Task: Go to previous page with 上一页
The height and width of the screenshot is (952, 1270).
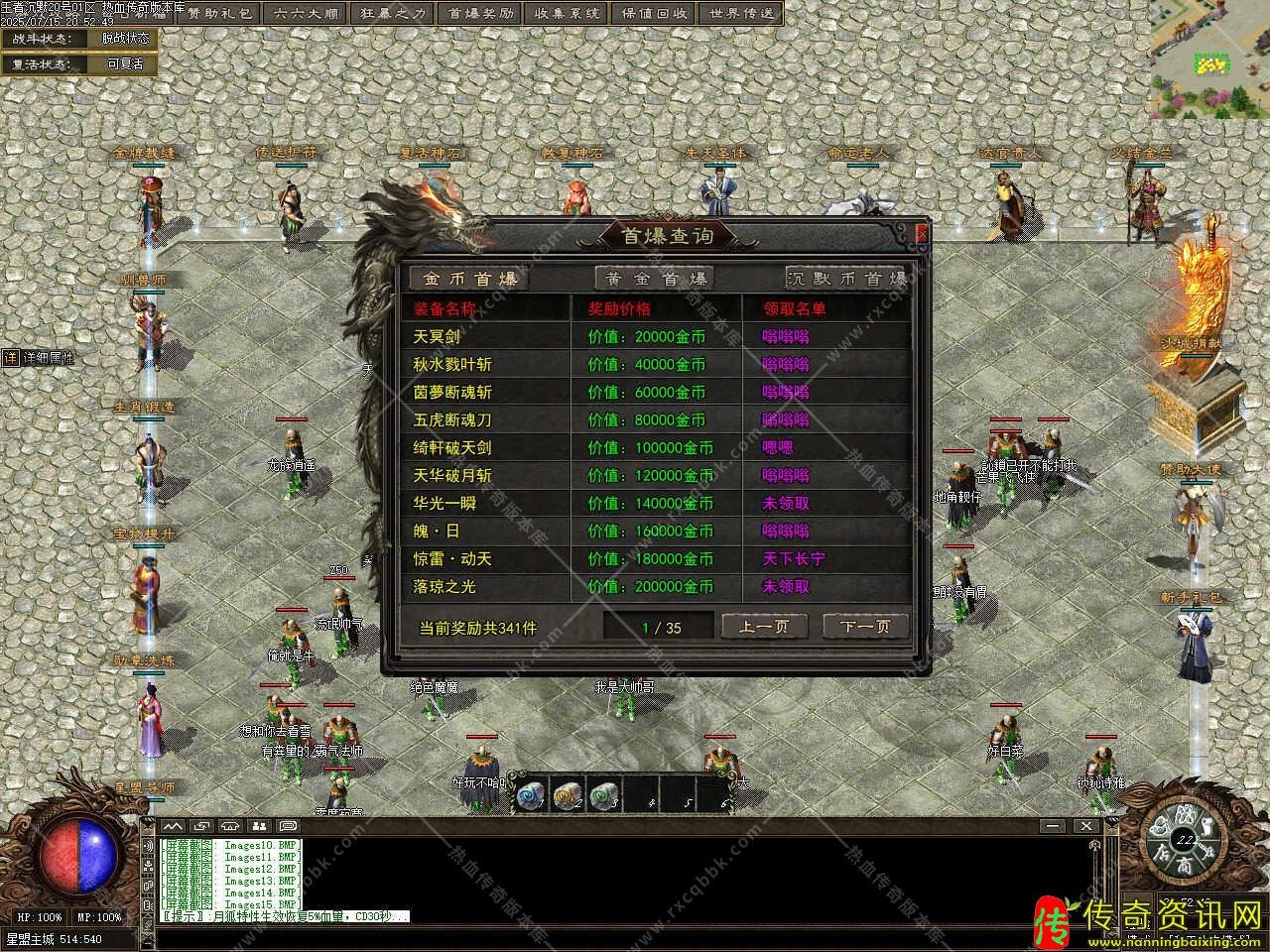Action: click(x=764, y=627)
